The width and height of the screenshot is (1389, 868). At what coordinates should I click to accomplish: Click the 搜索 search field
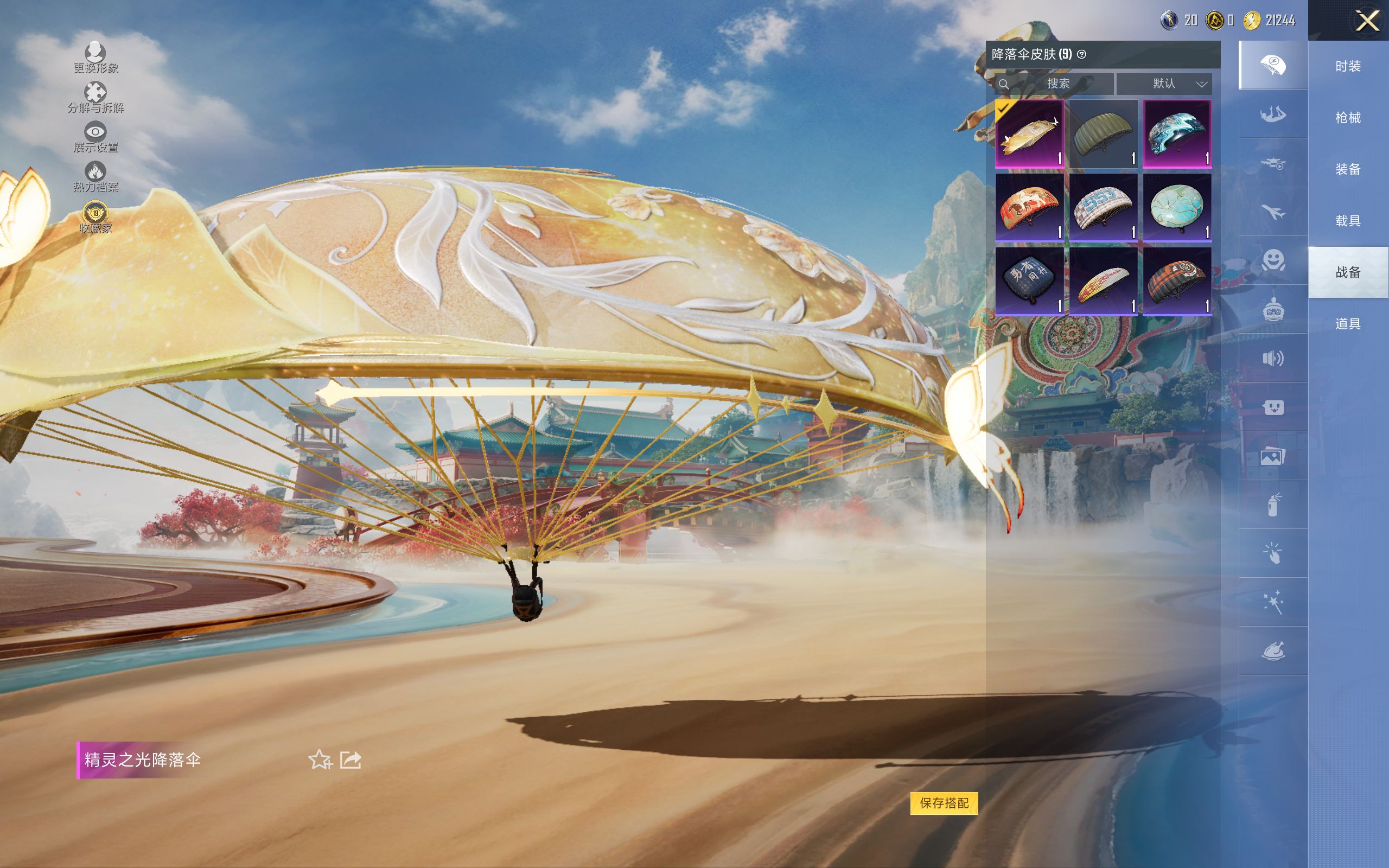[1057, 84]
